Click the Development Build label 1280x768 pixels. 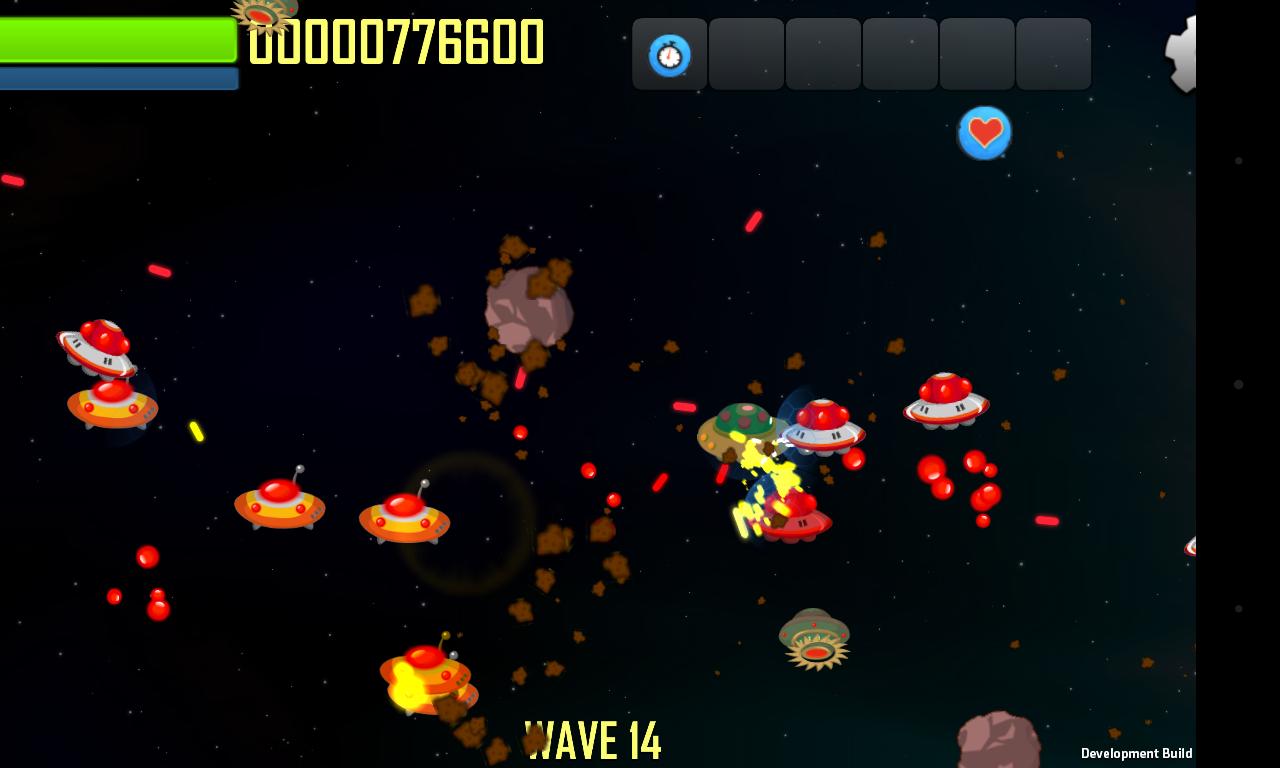[x=1136, y=753]
